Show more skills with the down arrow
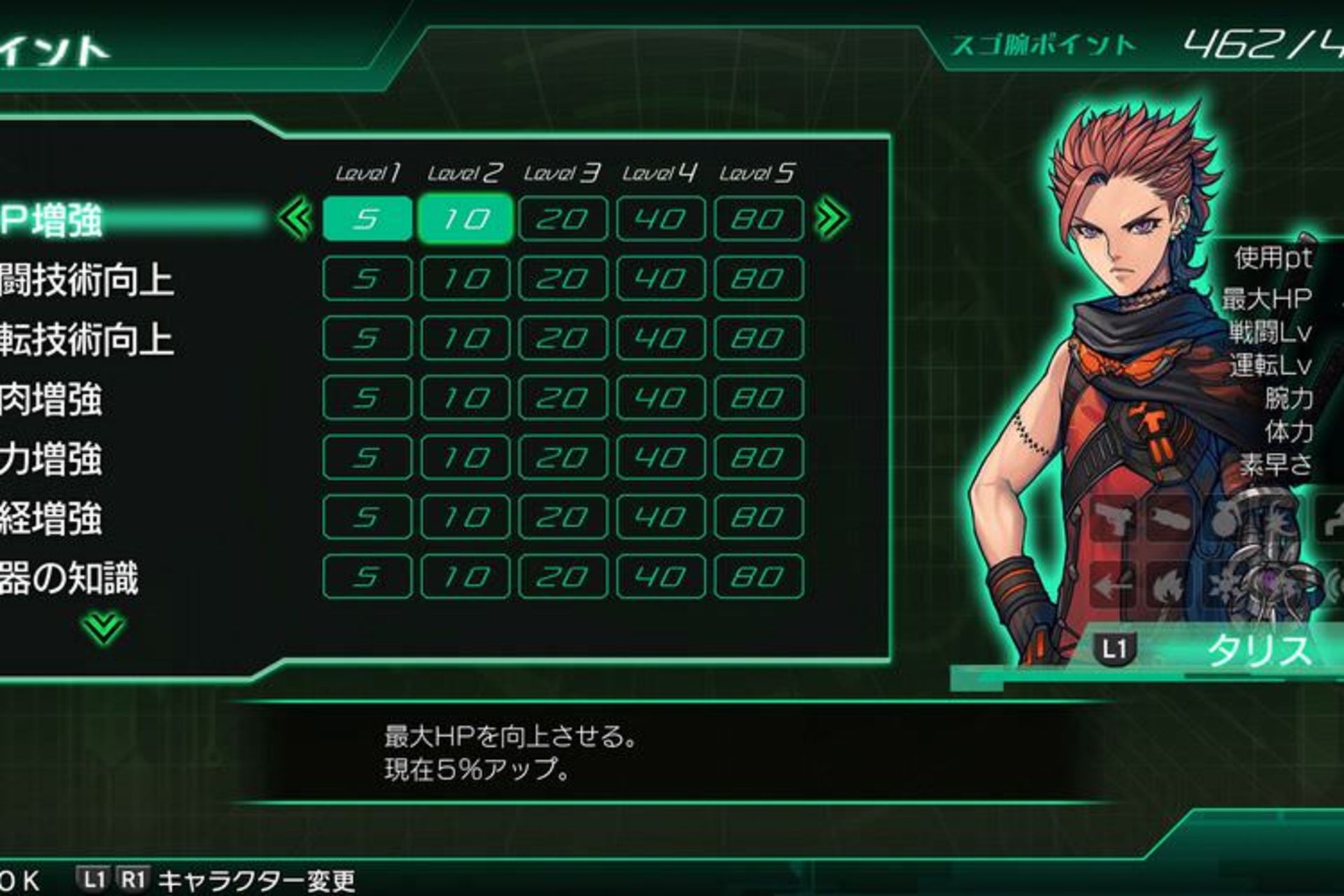Viewport: 1344px width, 896px height. [x=103, y=626]
